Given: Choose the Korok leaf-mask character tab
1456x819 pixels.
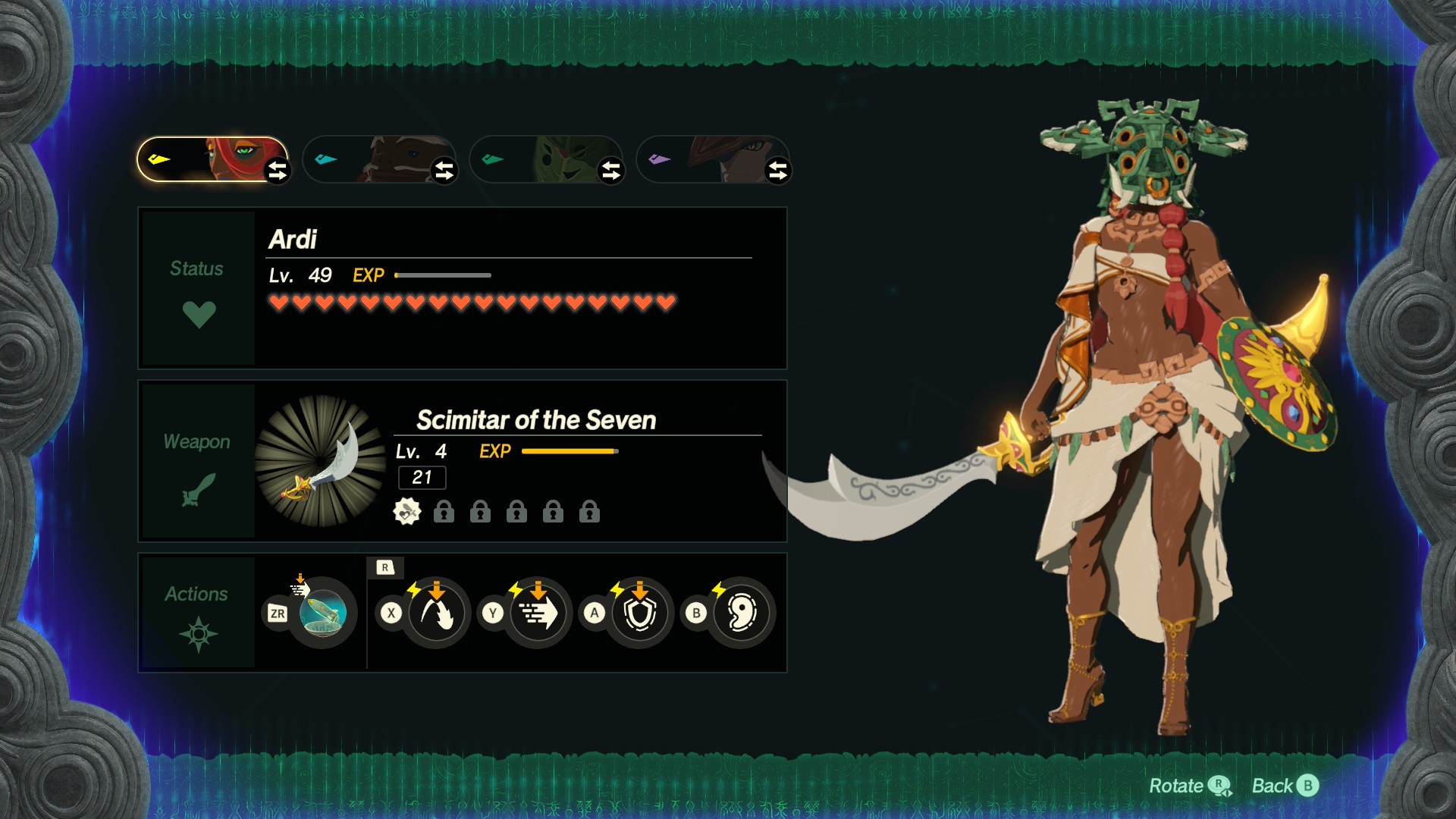Looking at the screenshot, I should (x=538, y=159).
